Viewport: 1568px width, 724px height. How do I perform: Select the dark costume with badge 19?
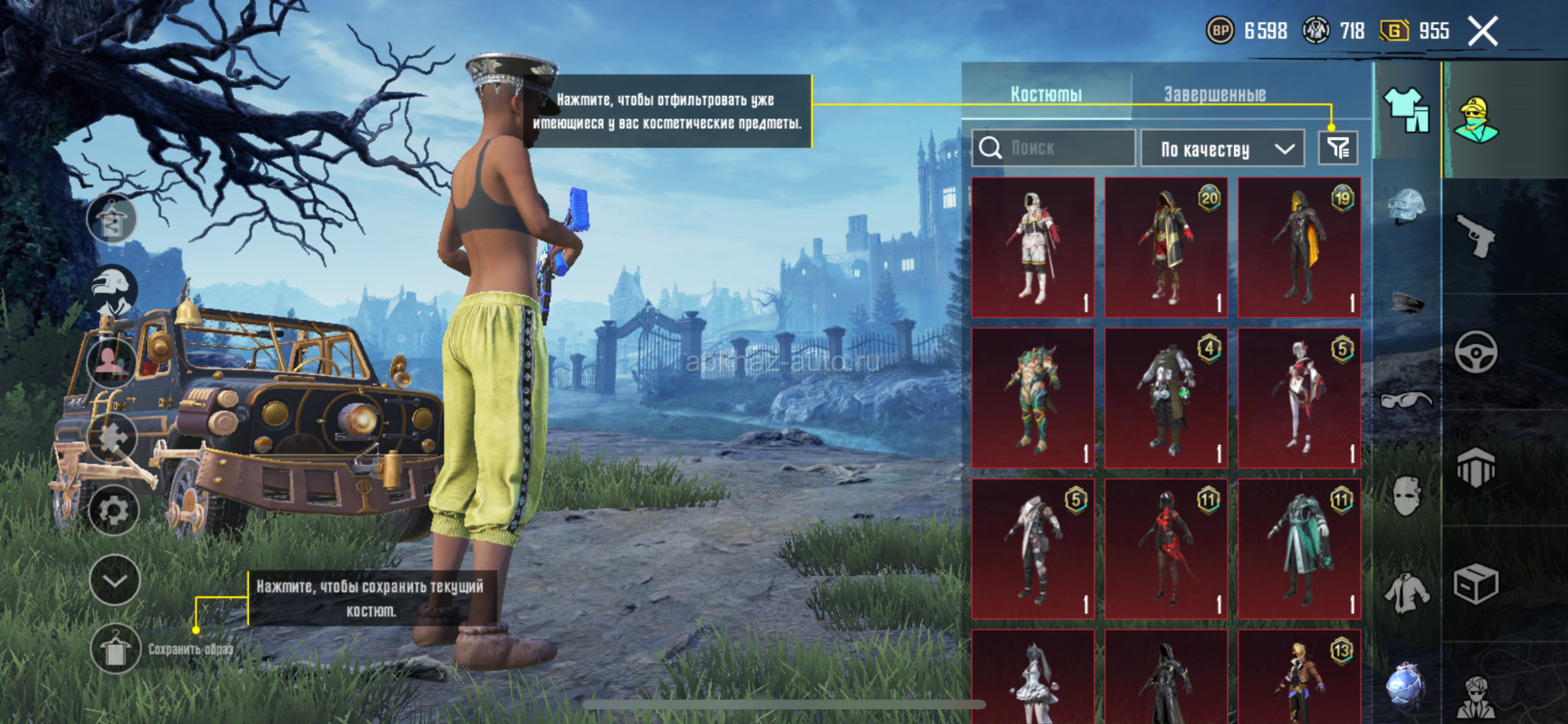coord(1299,247)
